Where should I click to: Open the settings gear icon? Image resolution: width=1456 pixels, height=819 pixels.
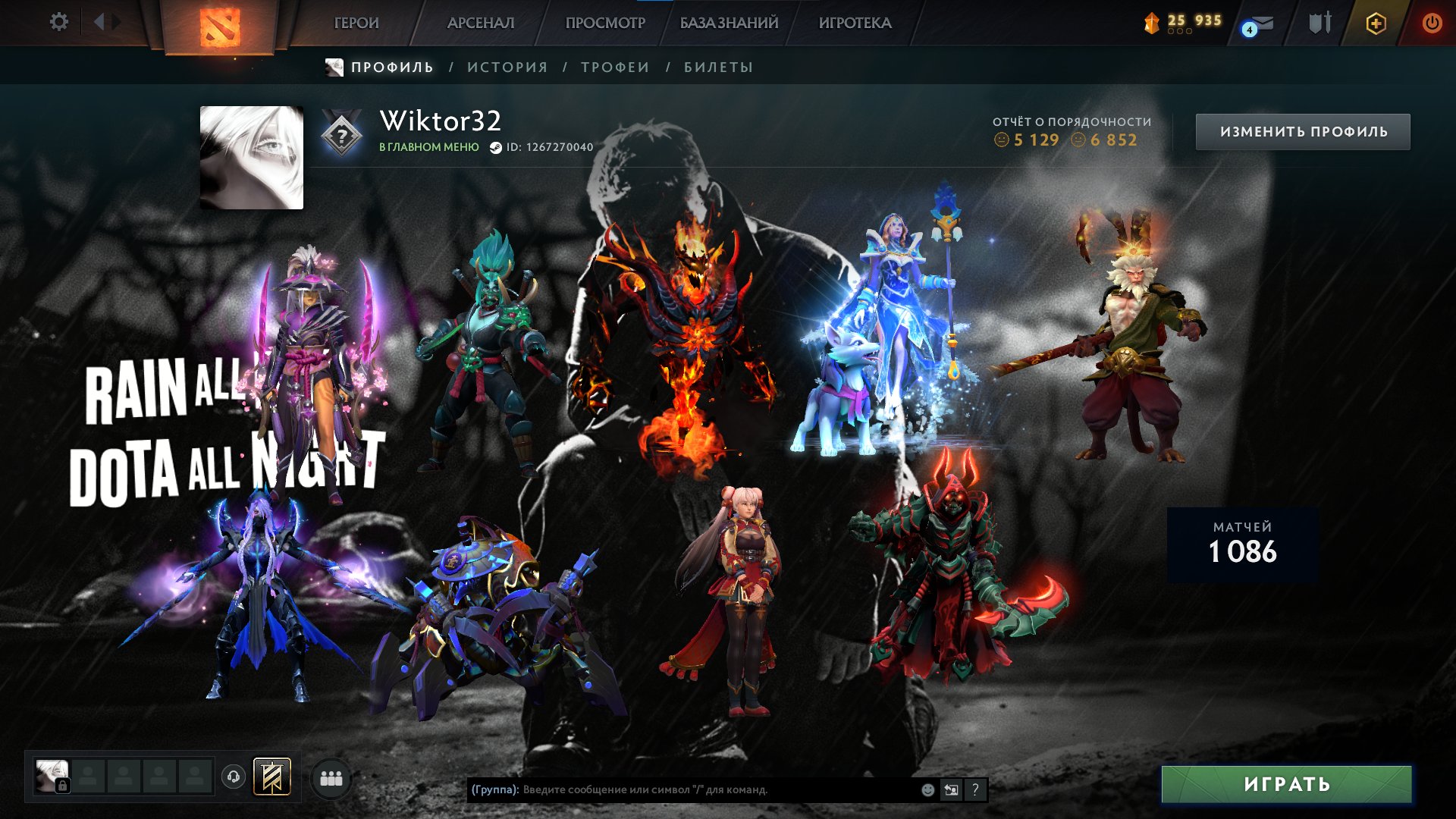pyautogui.click(x=59, y=23)
